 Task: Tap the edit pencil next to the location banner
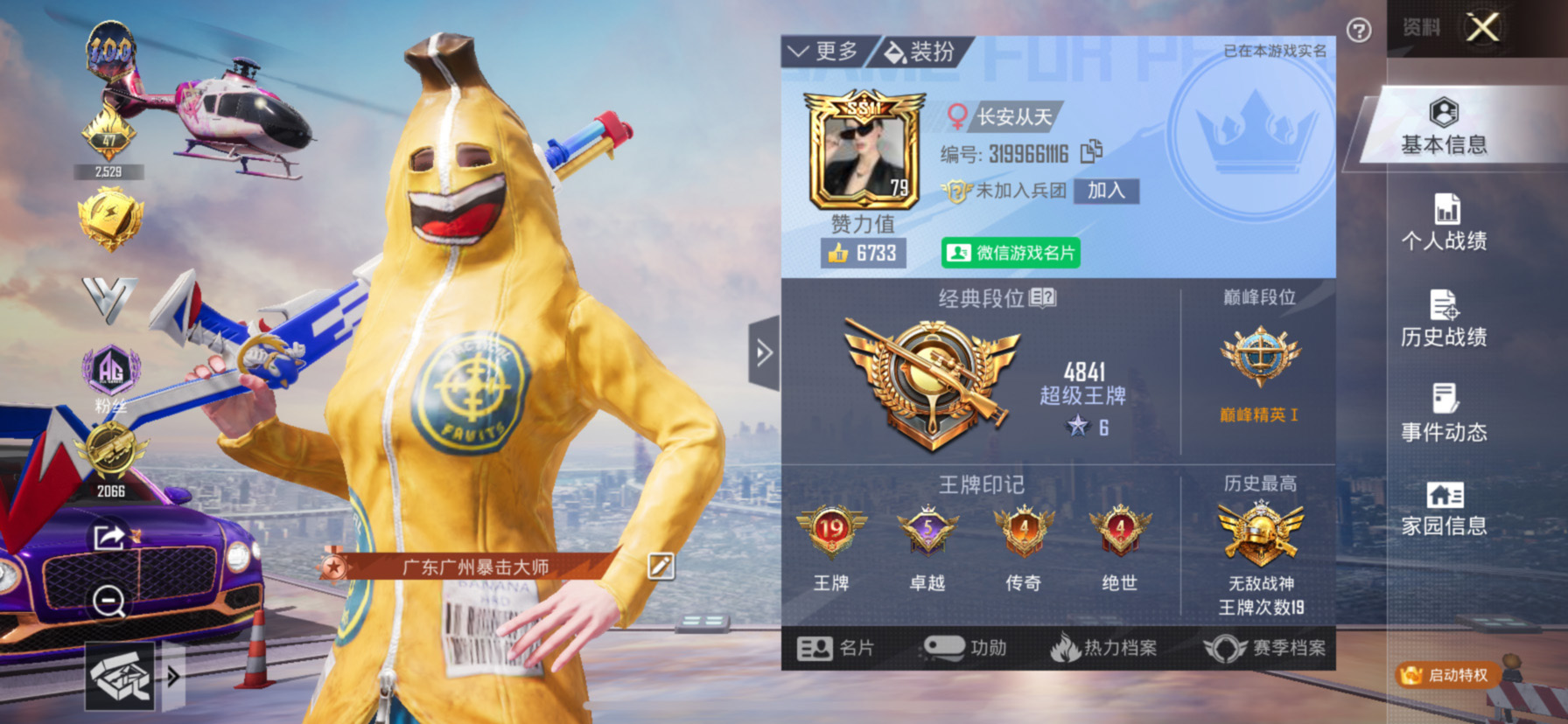click(661, 565)
